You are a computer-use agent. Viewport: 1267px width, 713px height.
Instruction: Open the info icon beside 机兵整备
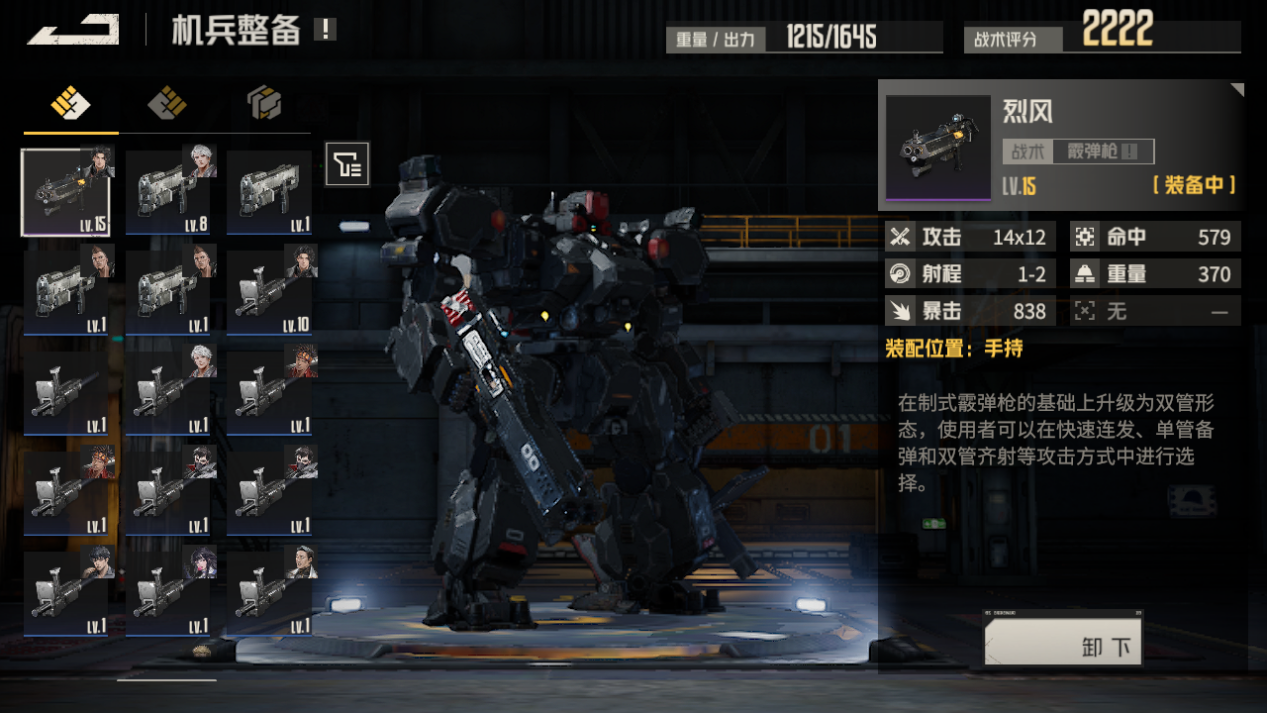coord(325,29)
